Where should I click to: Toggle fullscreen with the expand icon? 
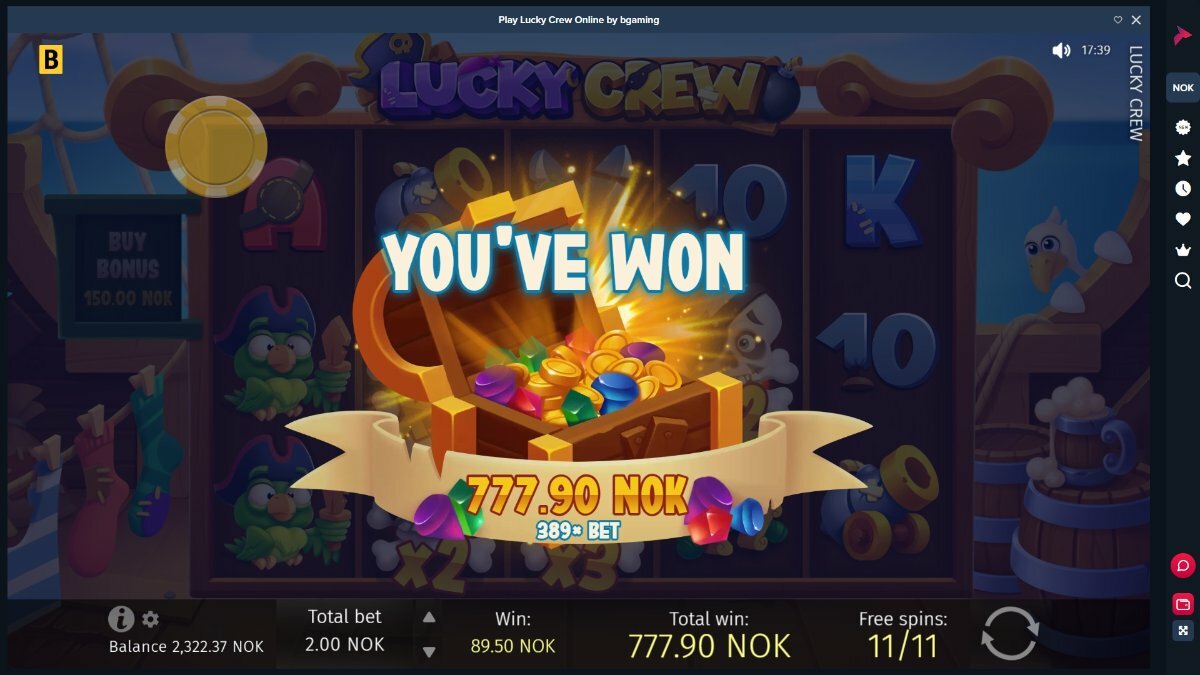1183,631
